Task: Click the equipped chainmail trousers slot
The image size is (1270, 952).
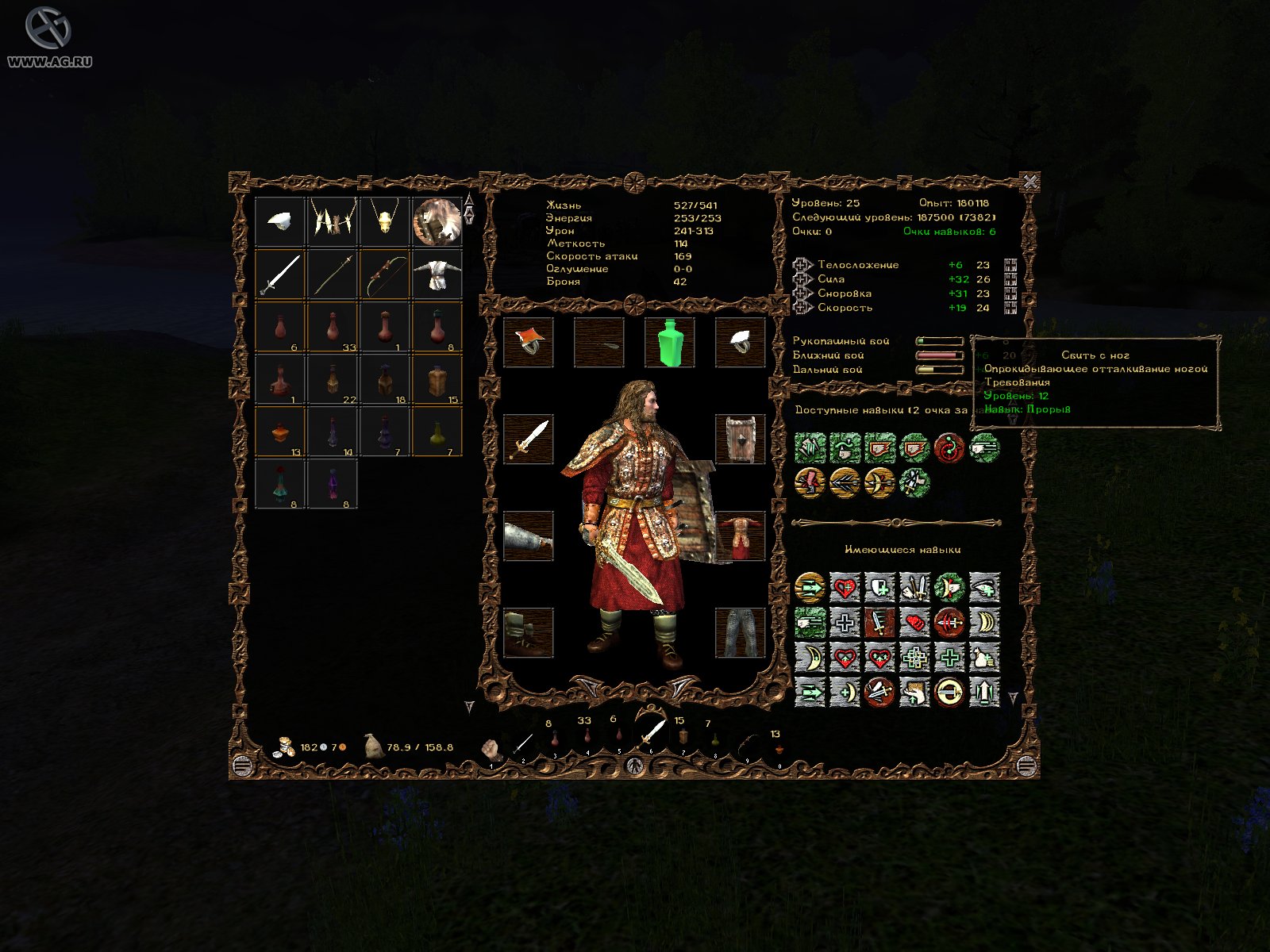Action: pos(740,632)
